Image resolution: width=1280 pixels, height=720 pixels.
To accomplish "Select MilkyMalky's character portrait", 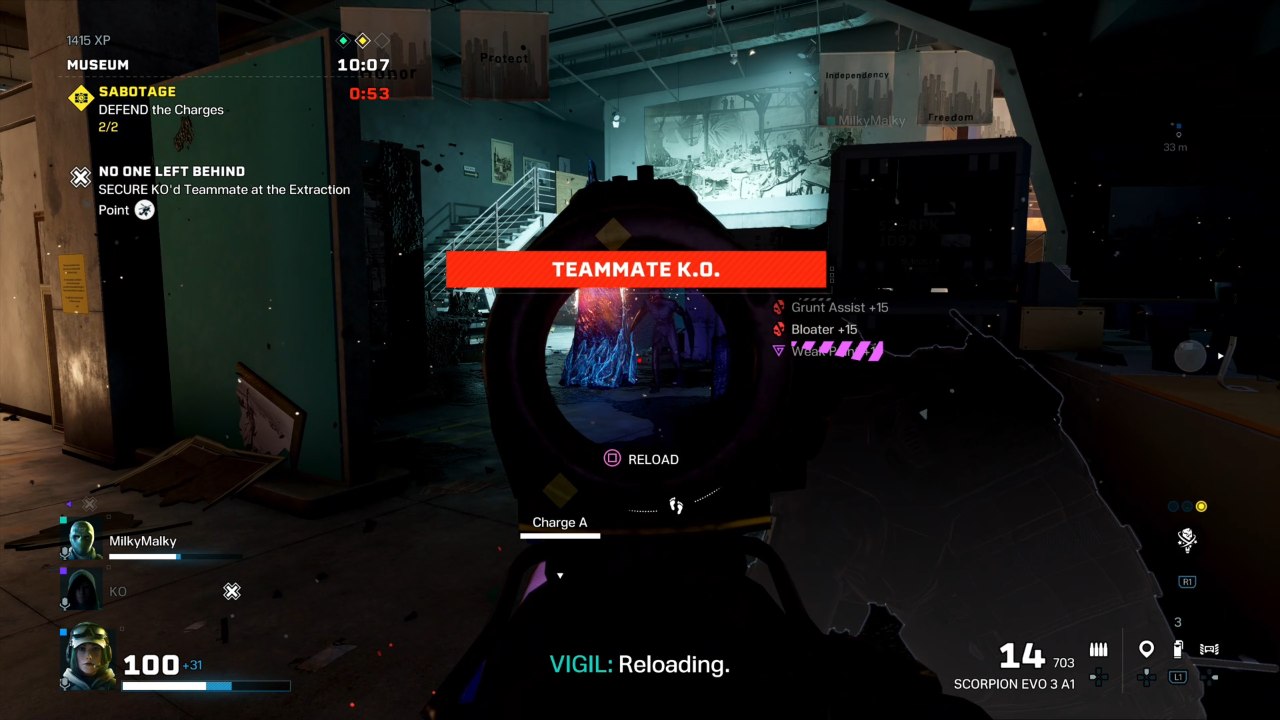I will 82,540.
